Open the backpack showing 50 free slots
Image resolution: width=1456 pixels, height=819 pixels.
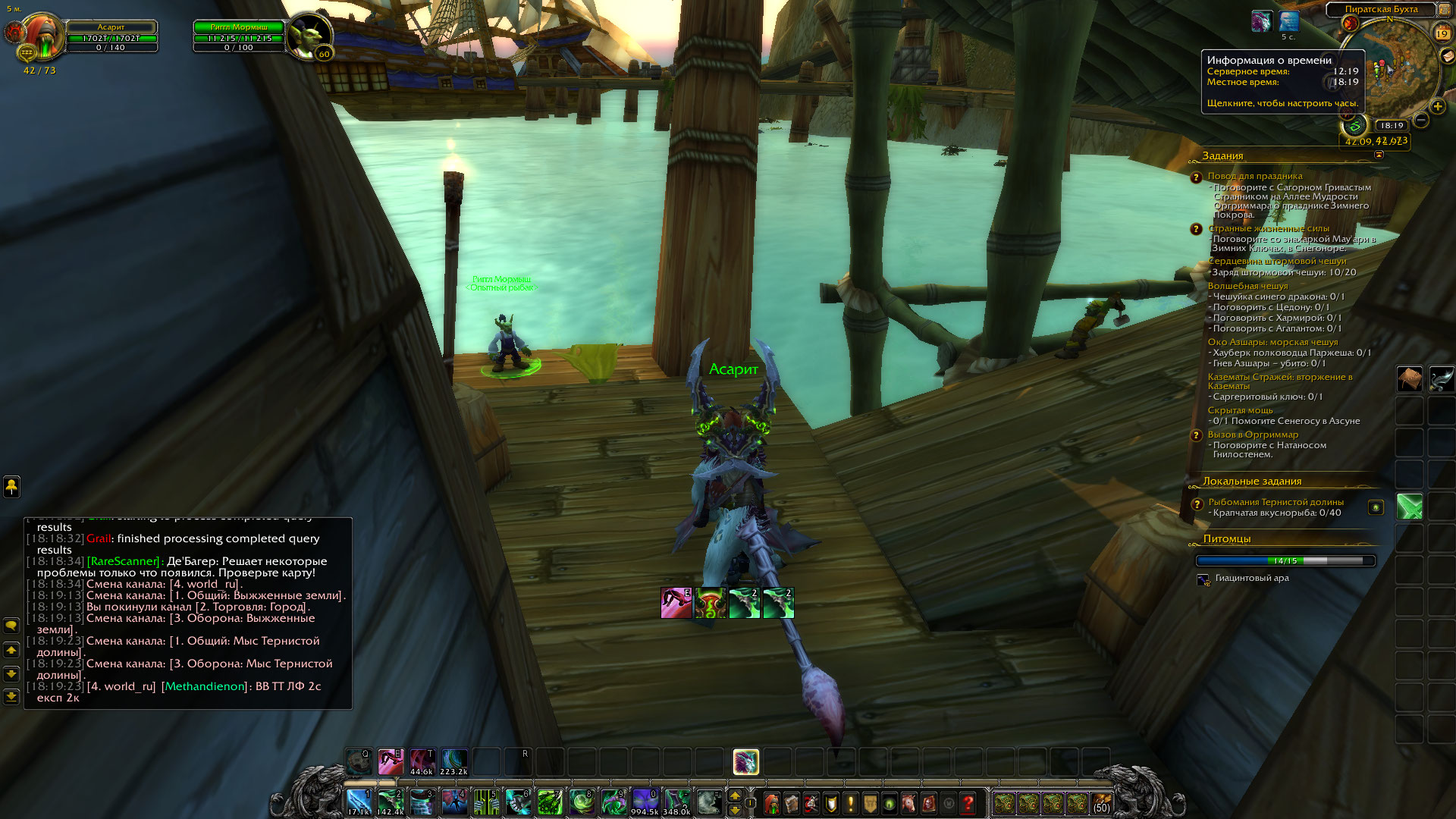click(1101, 803)
